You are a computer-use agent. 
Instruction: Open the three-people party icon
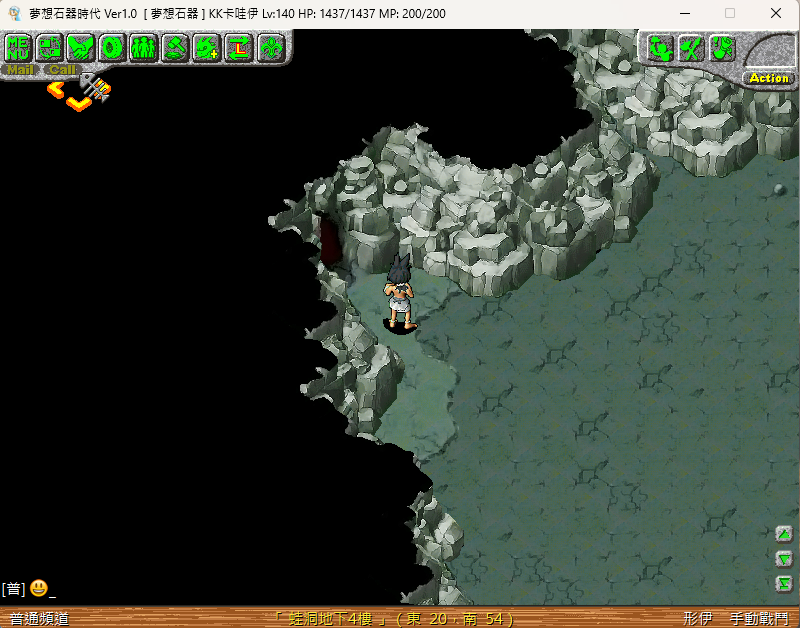tap(143, 47)
